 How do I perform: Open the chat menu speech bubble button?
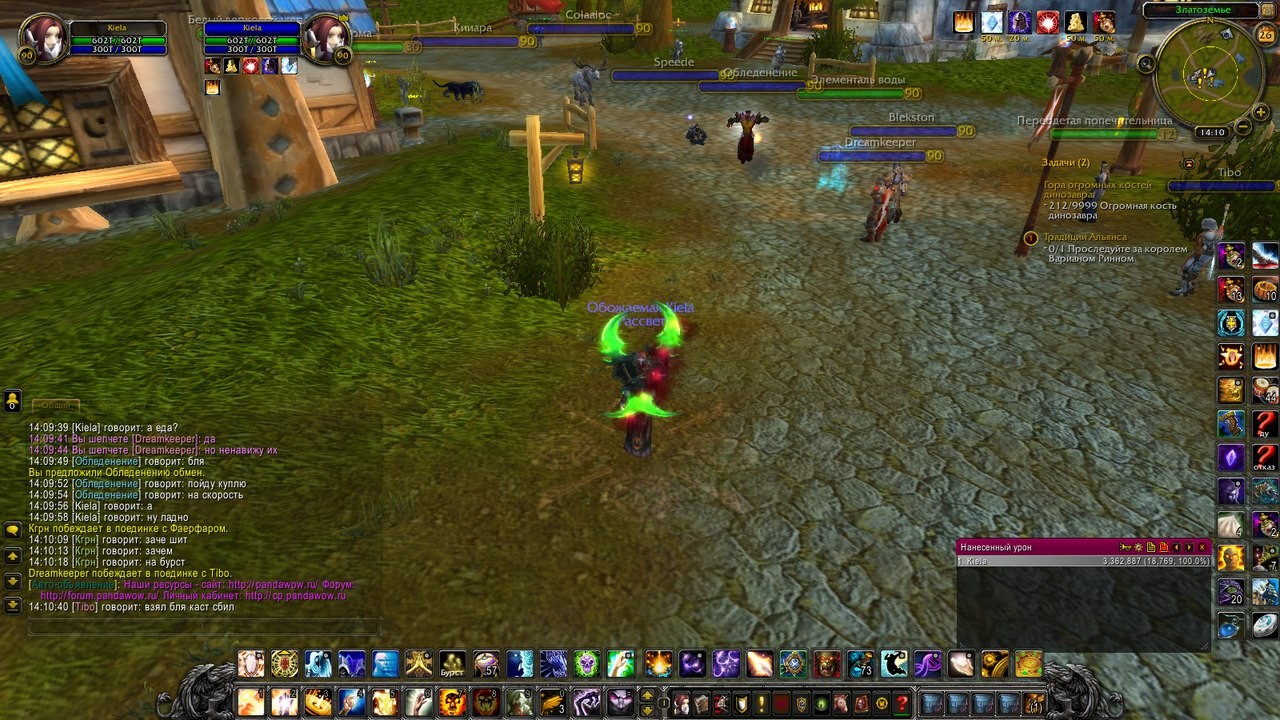tap(13, 529)
